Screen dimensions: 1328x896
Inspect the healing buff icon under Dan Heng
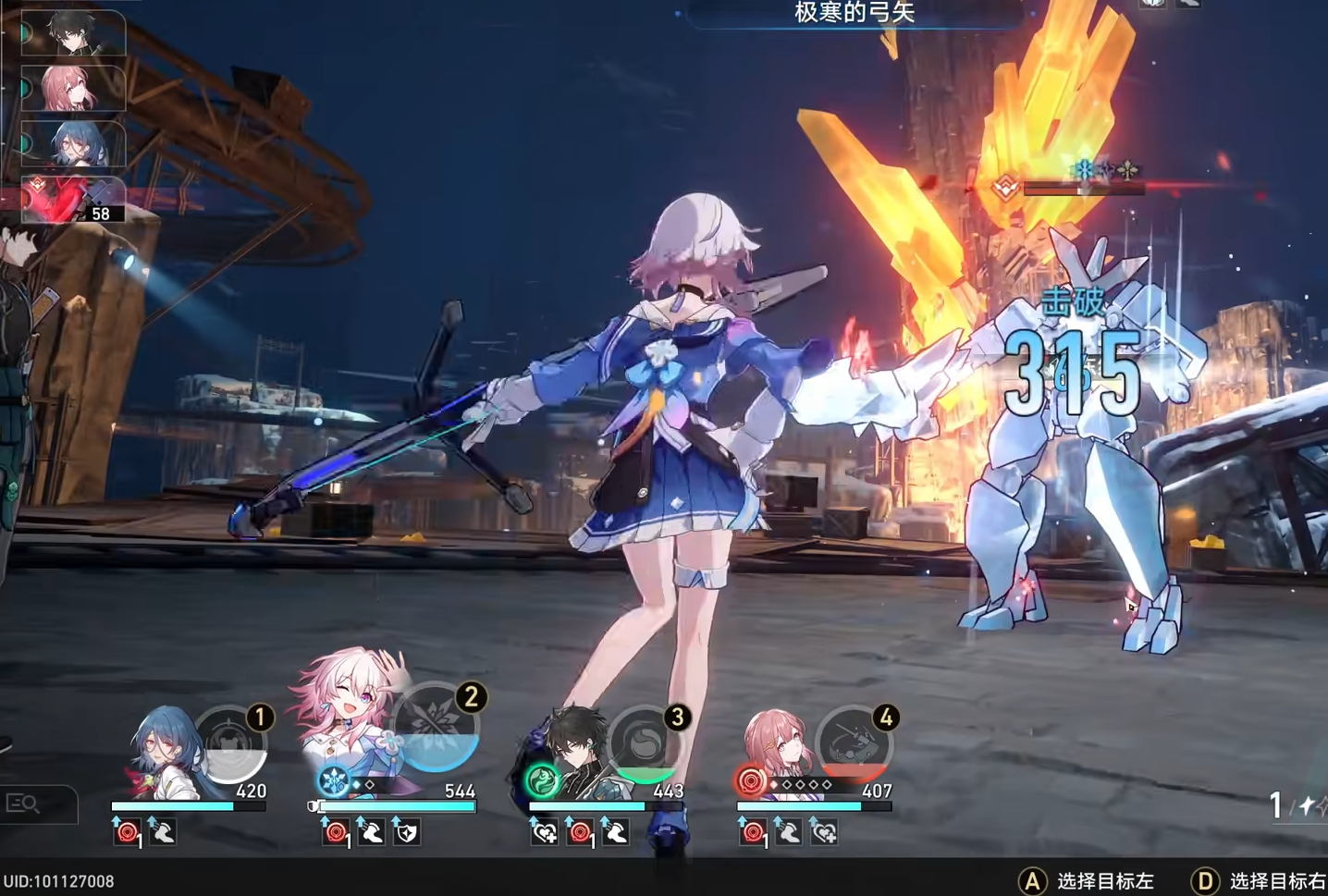point(544,834)
